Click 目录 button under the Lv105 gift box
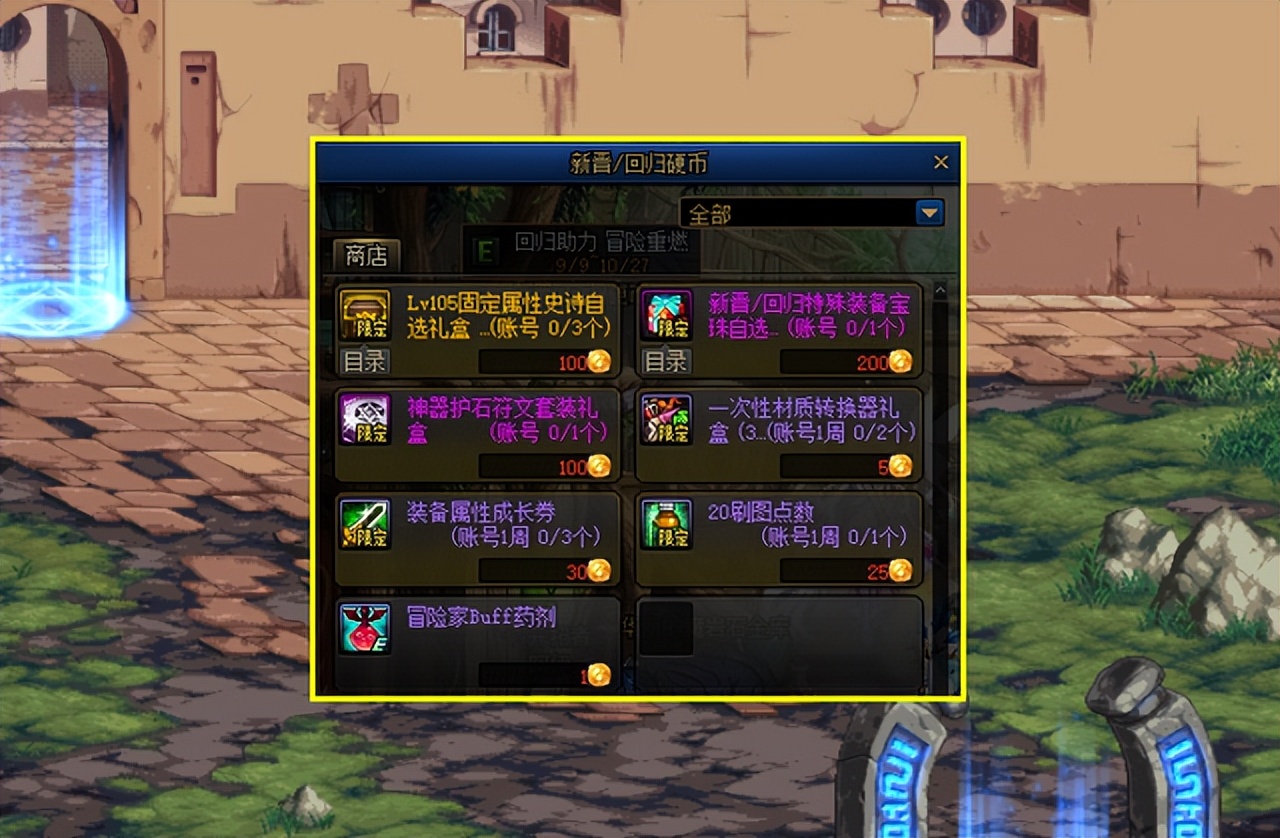The width and height of the screenshot is (1280, 838). [x=366, y=362]
